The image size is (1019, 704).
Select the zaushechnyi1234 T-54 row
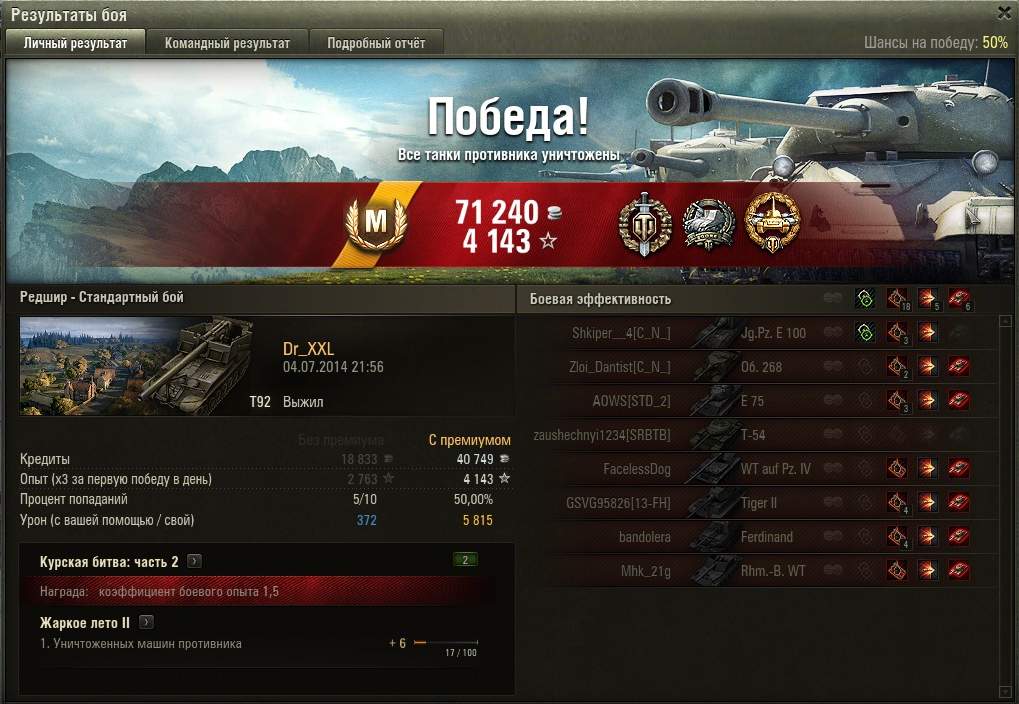click(x=700, y=435)
